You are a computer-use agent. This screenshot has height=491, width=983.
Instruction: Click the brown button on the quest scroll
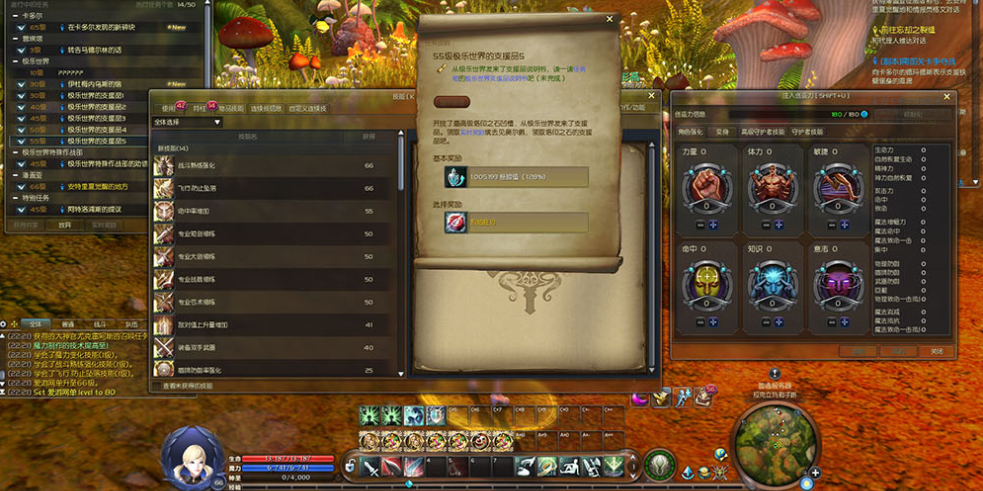(x=452, y=101)
